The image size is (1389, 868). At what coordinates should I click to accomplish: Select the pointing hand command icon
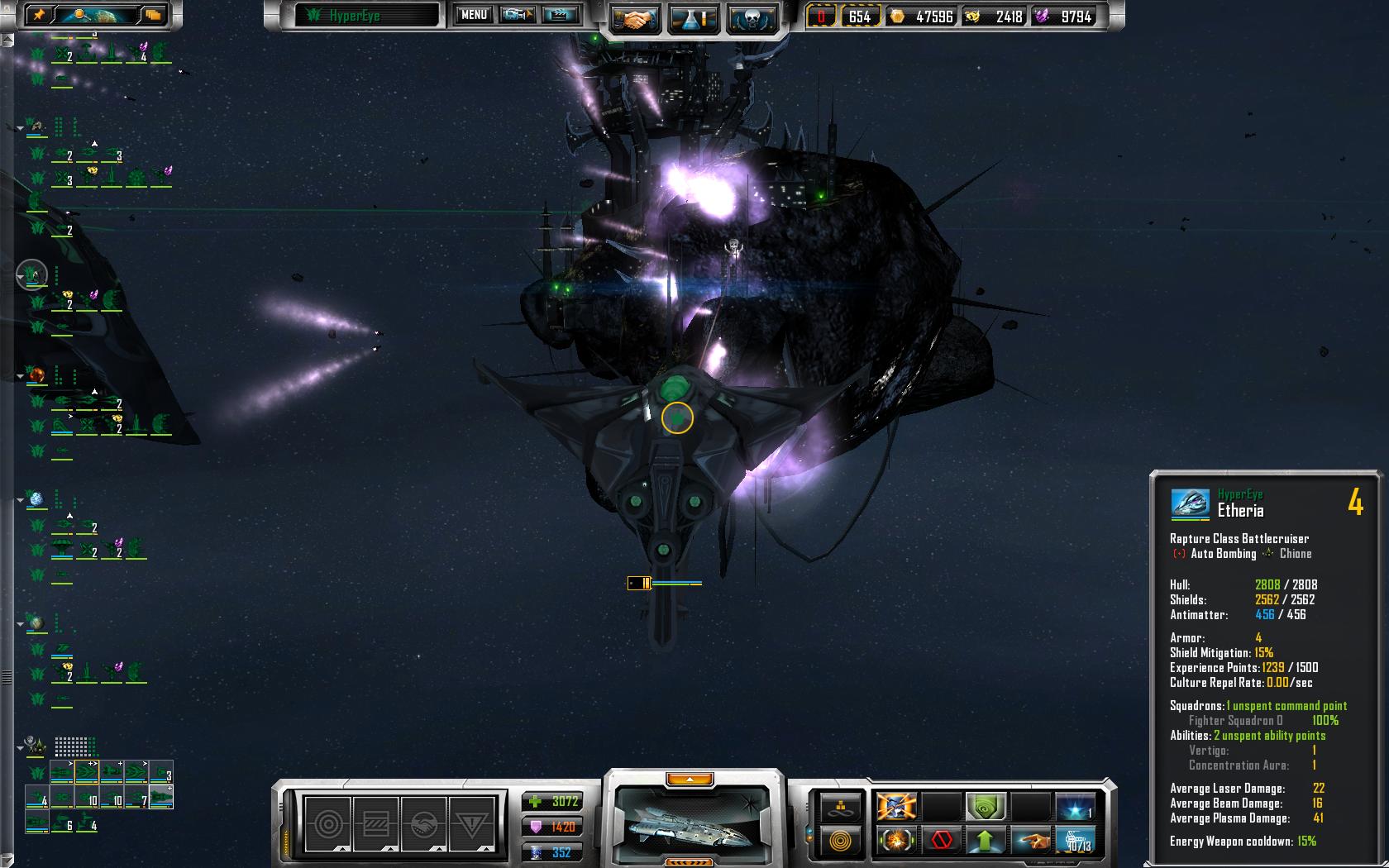click(1030, 841)
